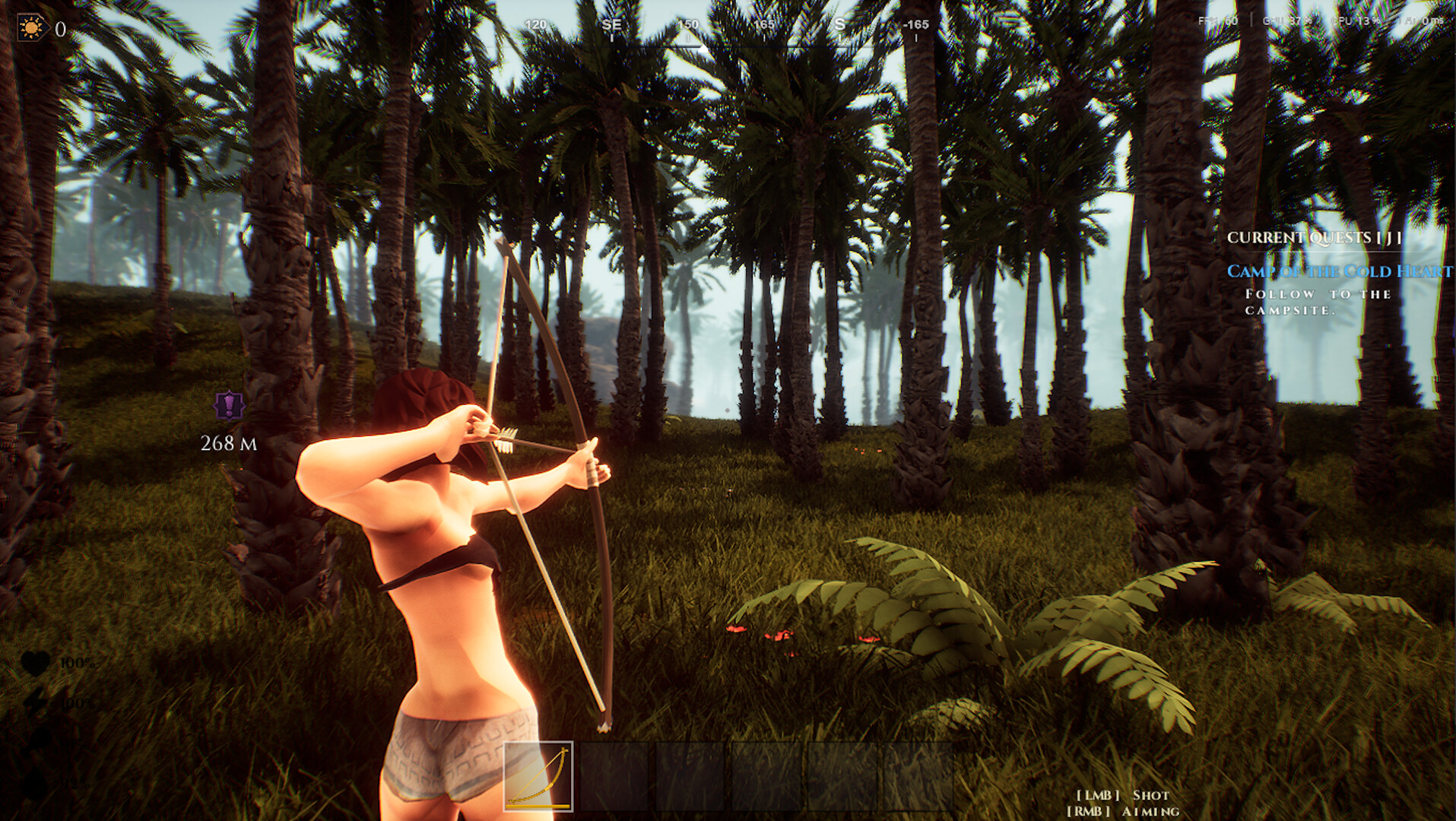Click the SE heading on the compass
The height and width of the screenshot is (821, 1456).
[612, 24]
